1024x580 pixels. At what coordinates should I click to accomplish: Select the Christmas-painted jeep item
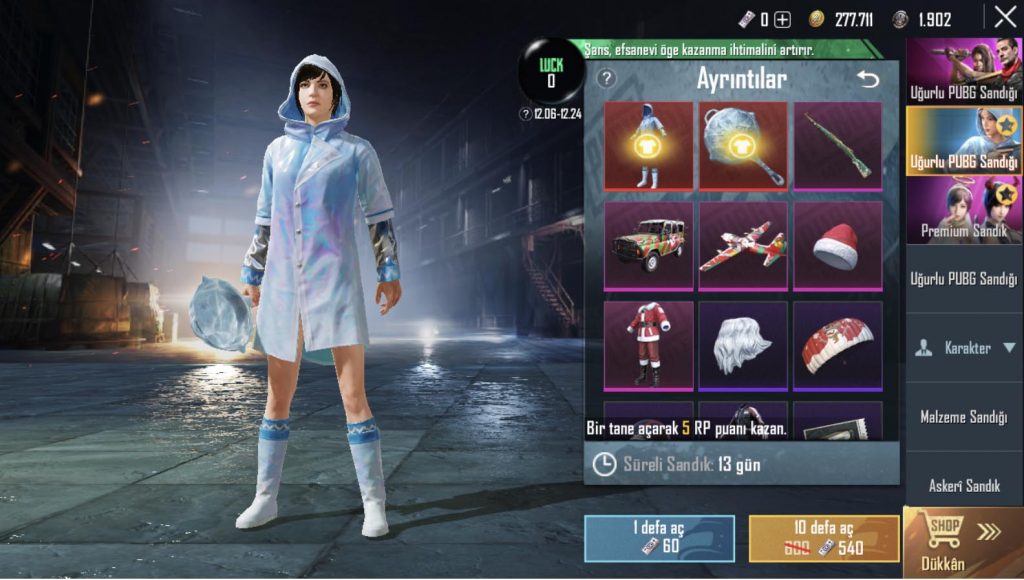[648, 245]
